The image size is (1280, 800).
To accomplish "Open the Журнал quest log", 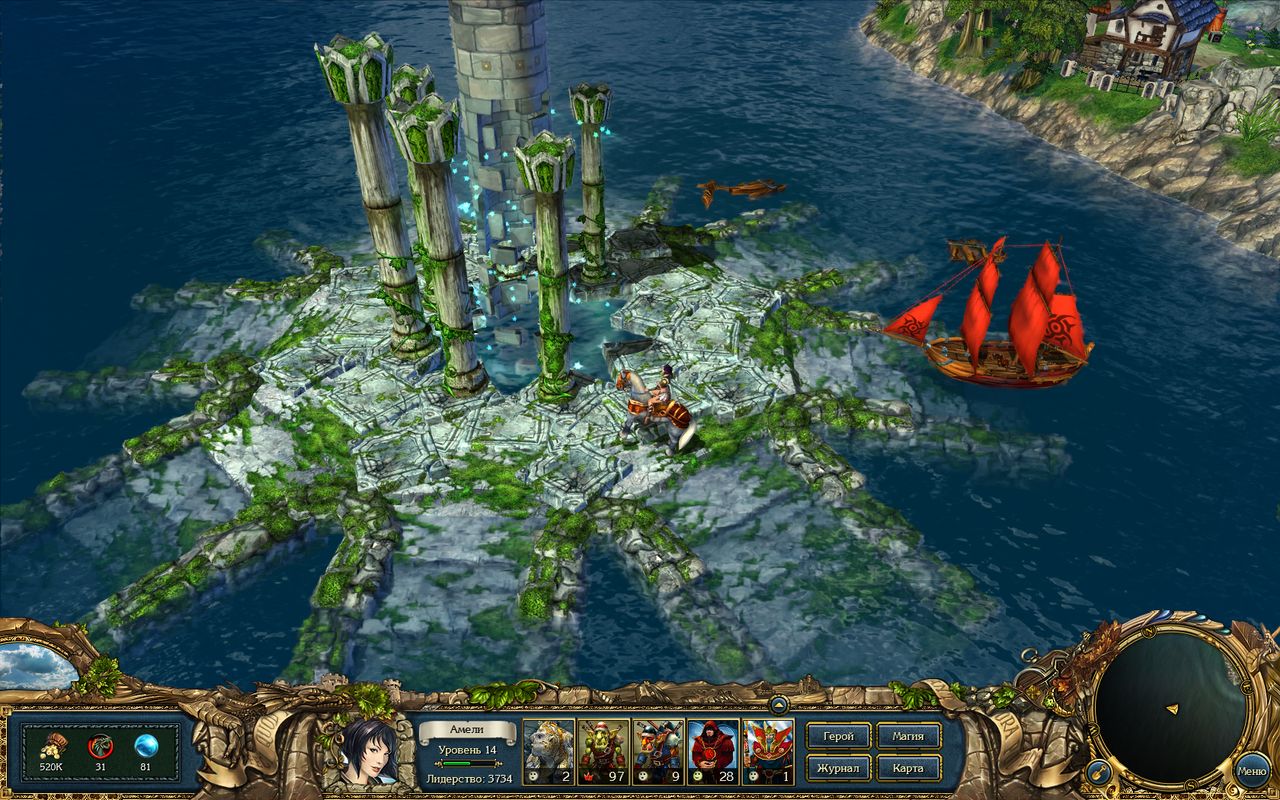I will point(840,768).
